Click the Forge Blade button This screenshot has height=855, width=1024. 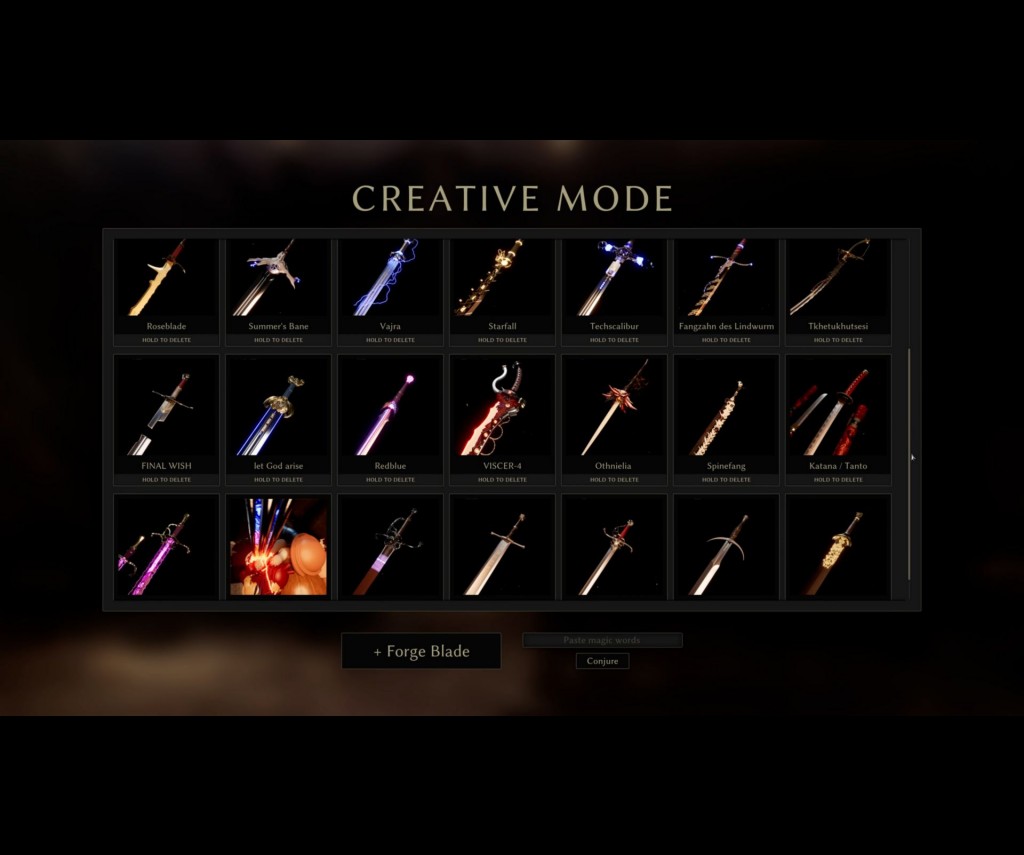421,651
